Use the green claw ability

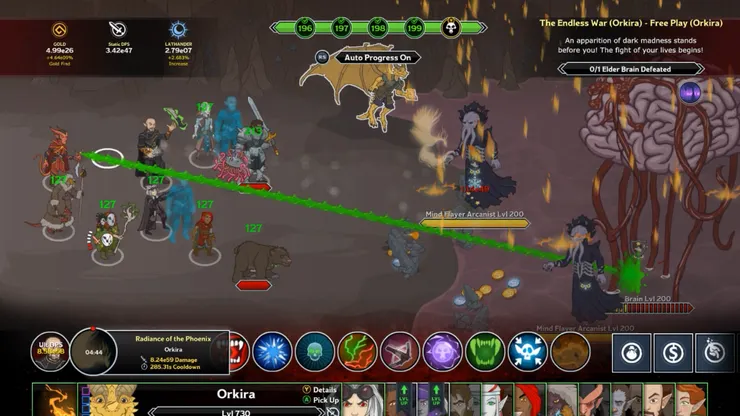485,352
